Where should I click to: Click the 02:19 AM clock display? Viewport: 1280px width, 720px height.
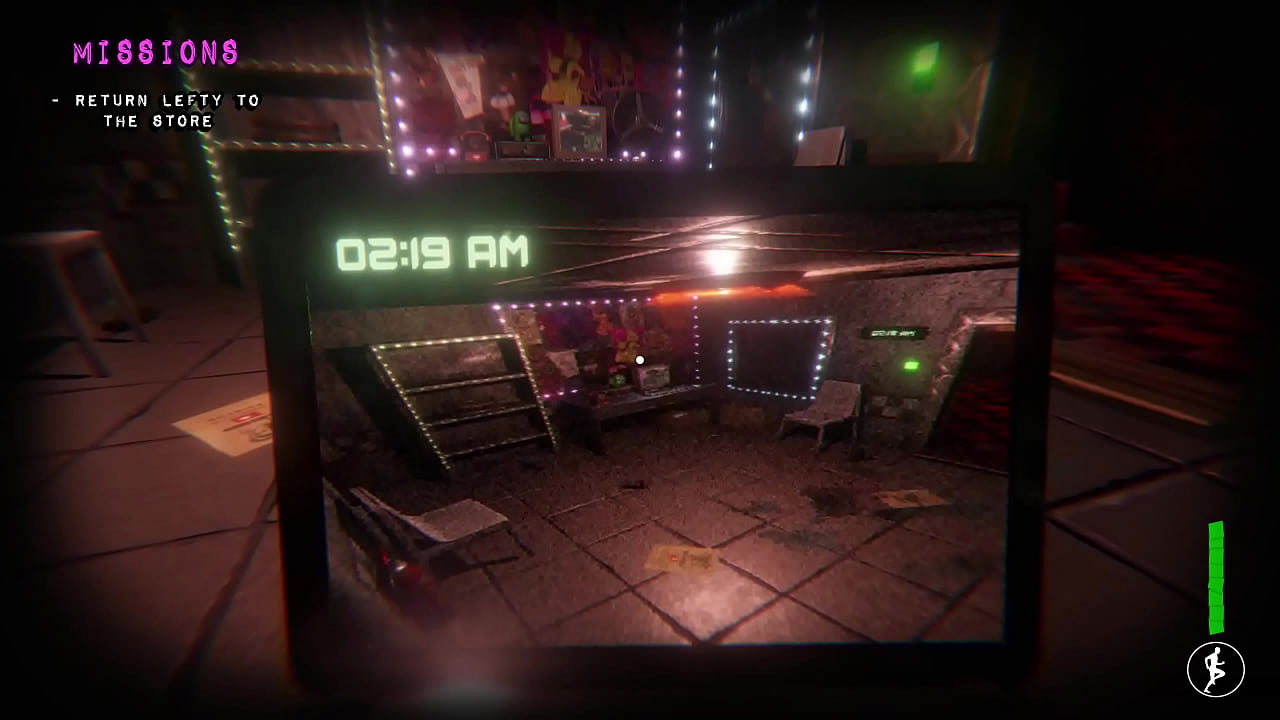[x=432, y=251]
